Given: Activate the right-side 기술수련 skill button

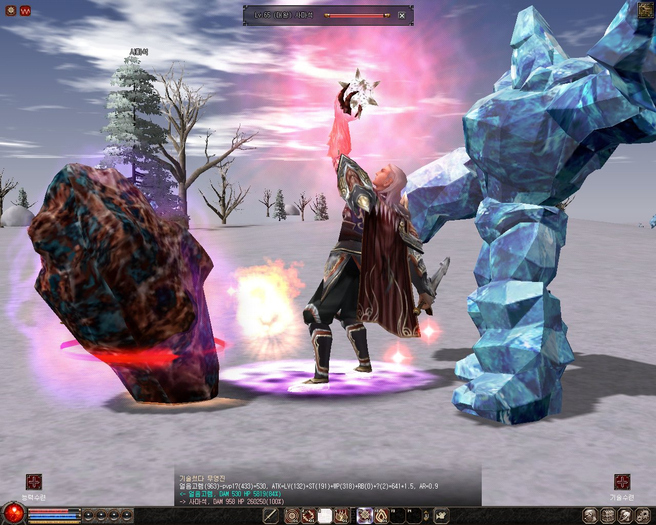Looking at the screenshot, I should [622, 482].
